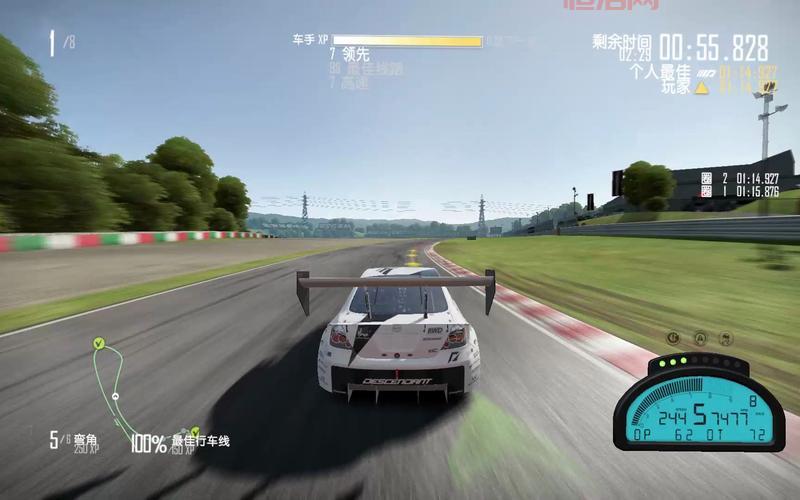
Task: Click the first assist icon above the dashboard
Action: point(674,338)
